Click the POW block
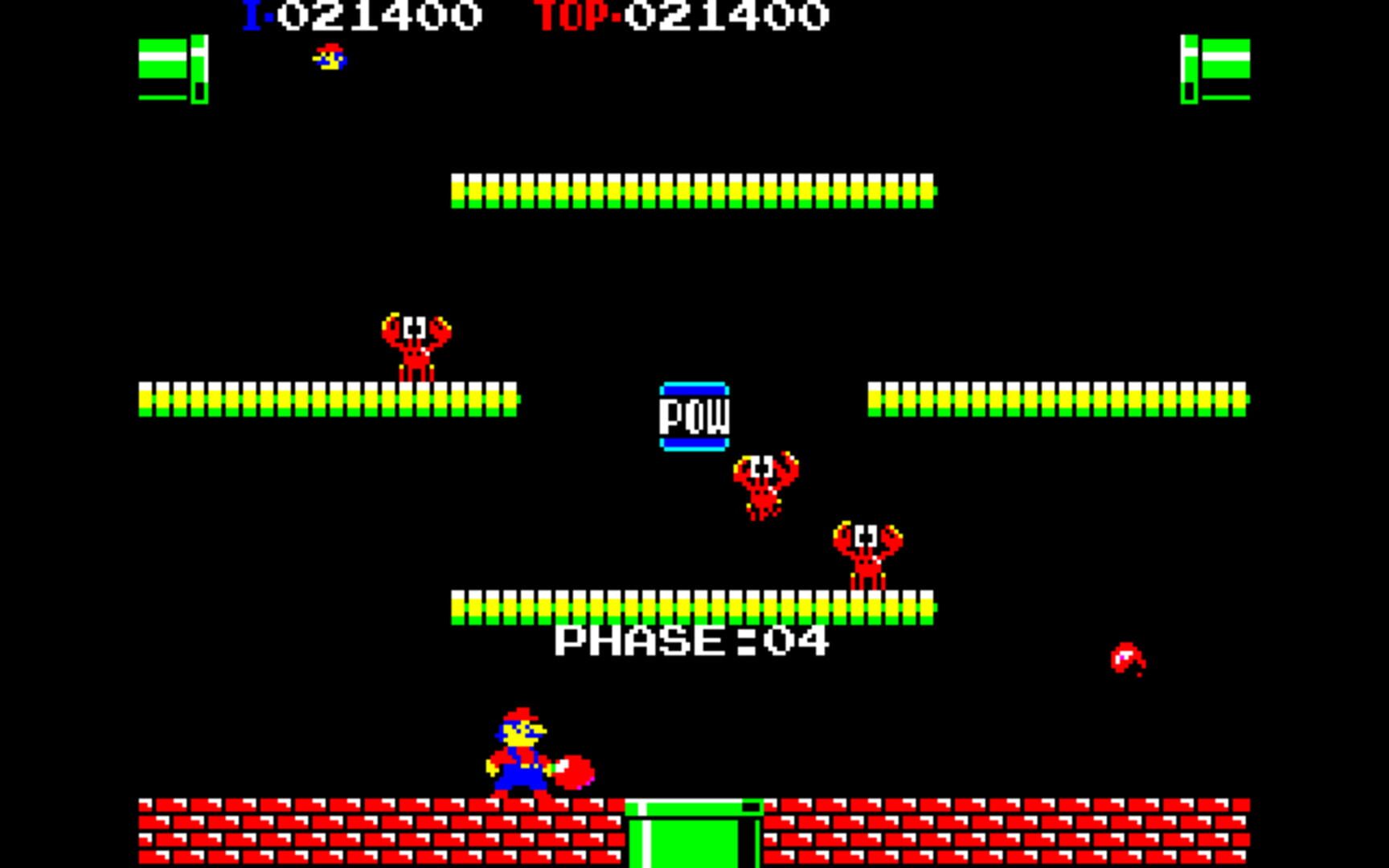Viewport: 1389px width, 868px height. pos(695,414)
